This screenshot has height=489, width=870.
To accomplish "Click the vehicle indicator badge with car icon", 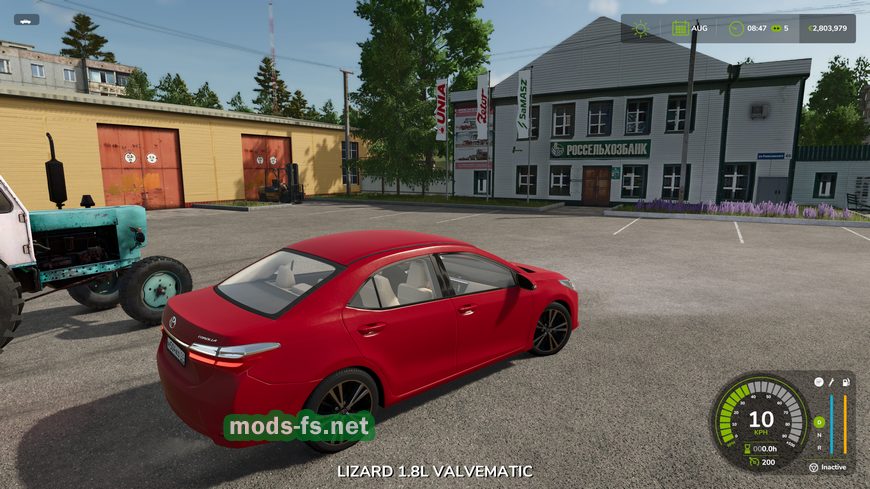I will tap(26, 19).
